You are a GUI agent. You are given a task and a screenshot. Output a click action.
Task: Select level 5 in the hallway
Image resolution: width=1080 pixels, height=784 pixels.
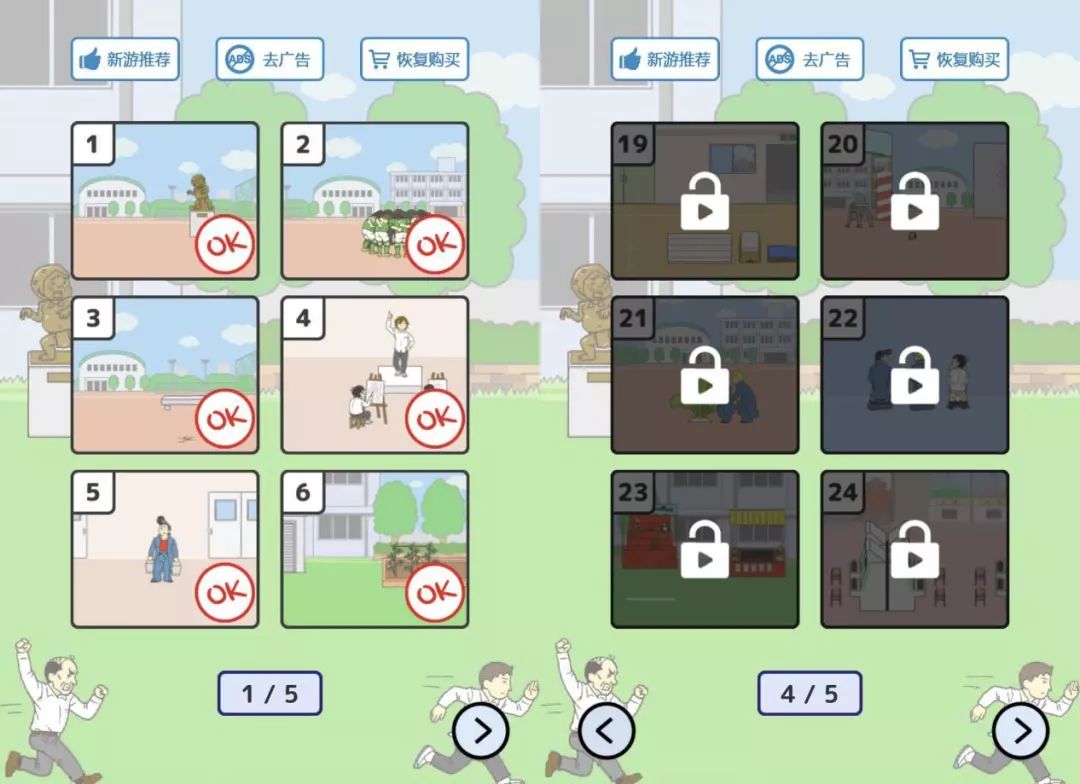click(165, 549)
